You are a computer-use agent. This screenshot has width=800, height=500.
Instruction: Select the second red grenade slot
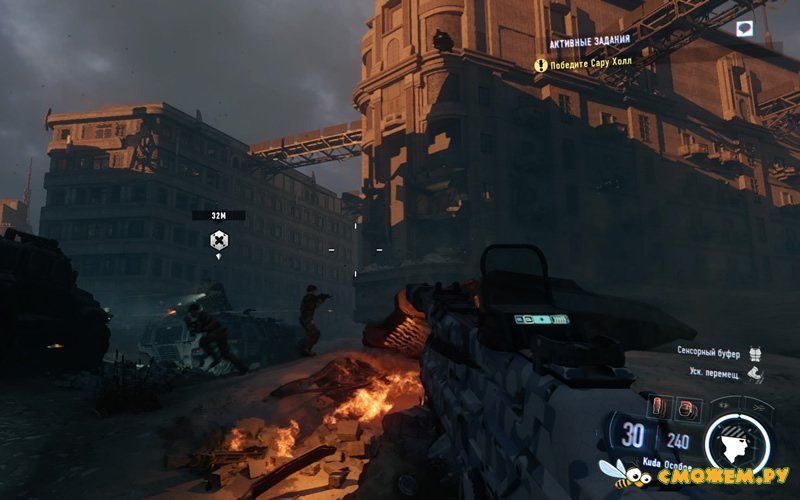[x=688, y=406]
